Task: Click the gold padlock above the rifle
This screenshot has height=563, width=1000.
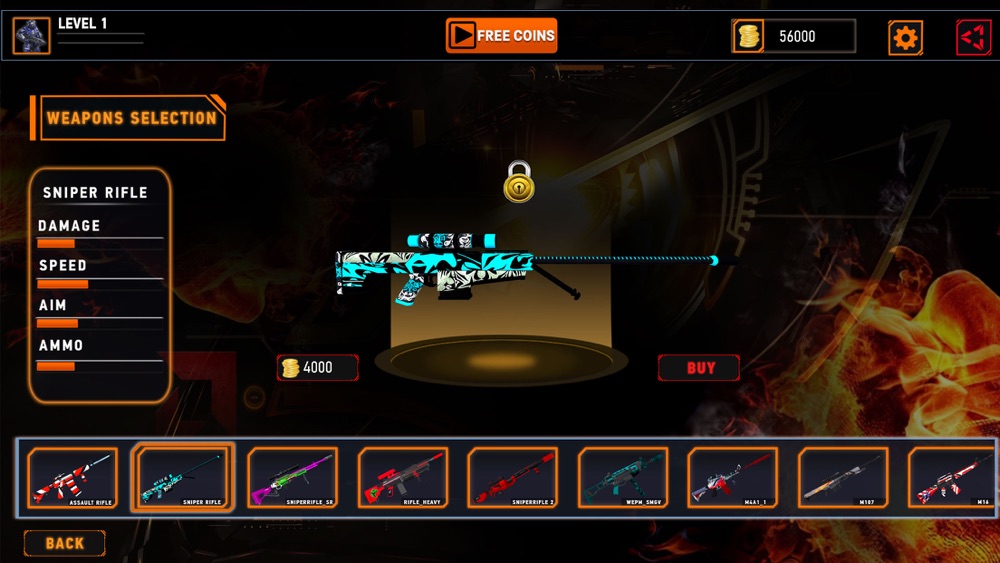Action: point(518,182)
